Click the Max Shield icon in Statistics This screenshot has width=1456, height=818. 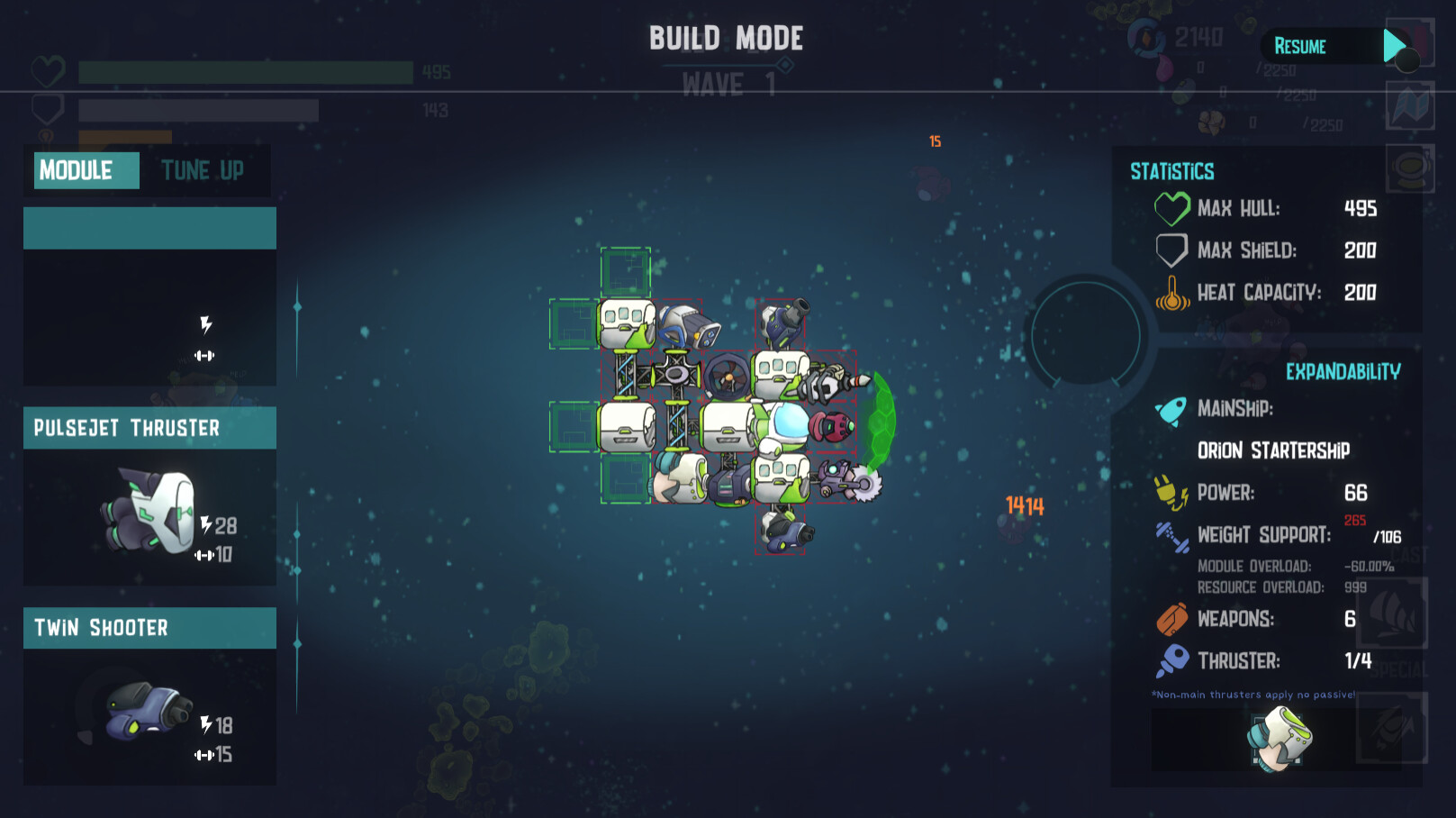(1171, 250)
